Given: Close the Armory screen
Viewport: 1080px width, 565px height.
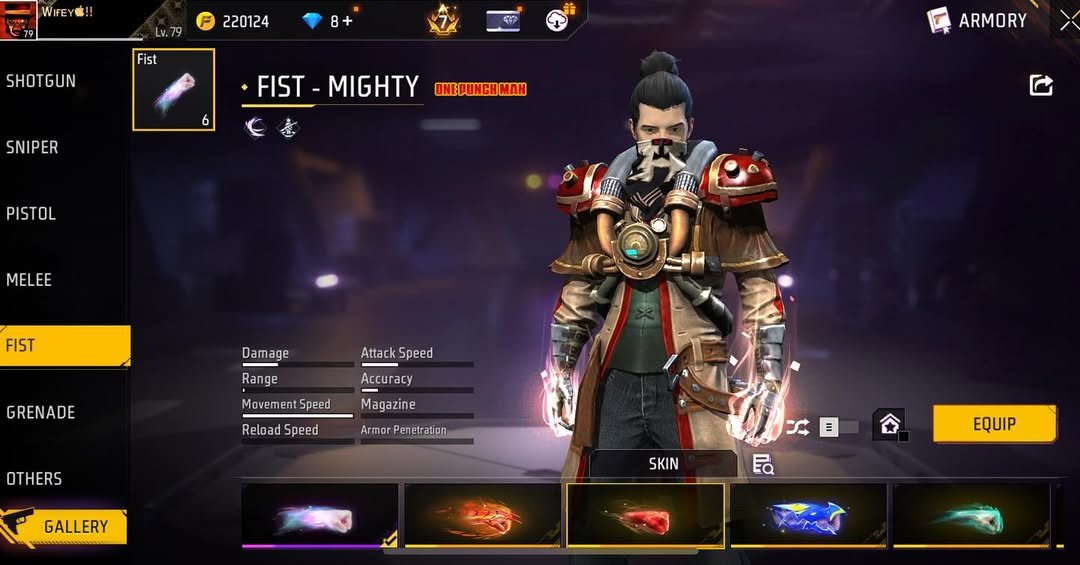Looking at the screenshot, I should [1069, 21].
